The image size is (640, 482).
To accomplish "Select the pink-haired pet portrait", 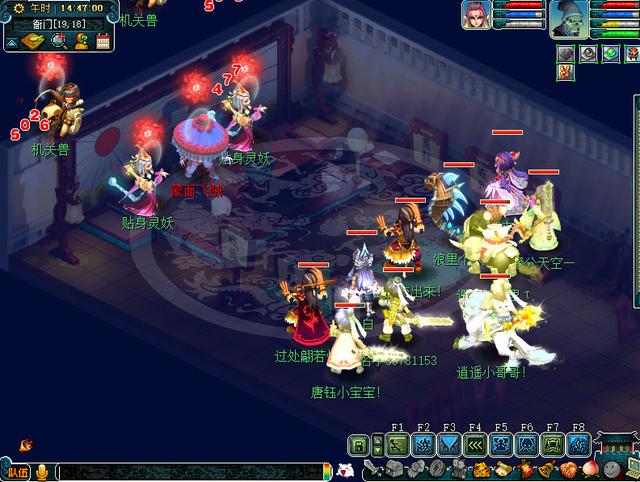I will (477, 15).
